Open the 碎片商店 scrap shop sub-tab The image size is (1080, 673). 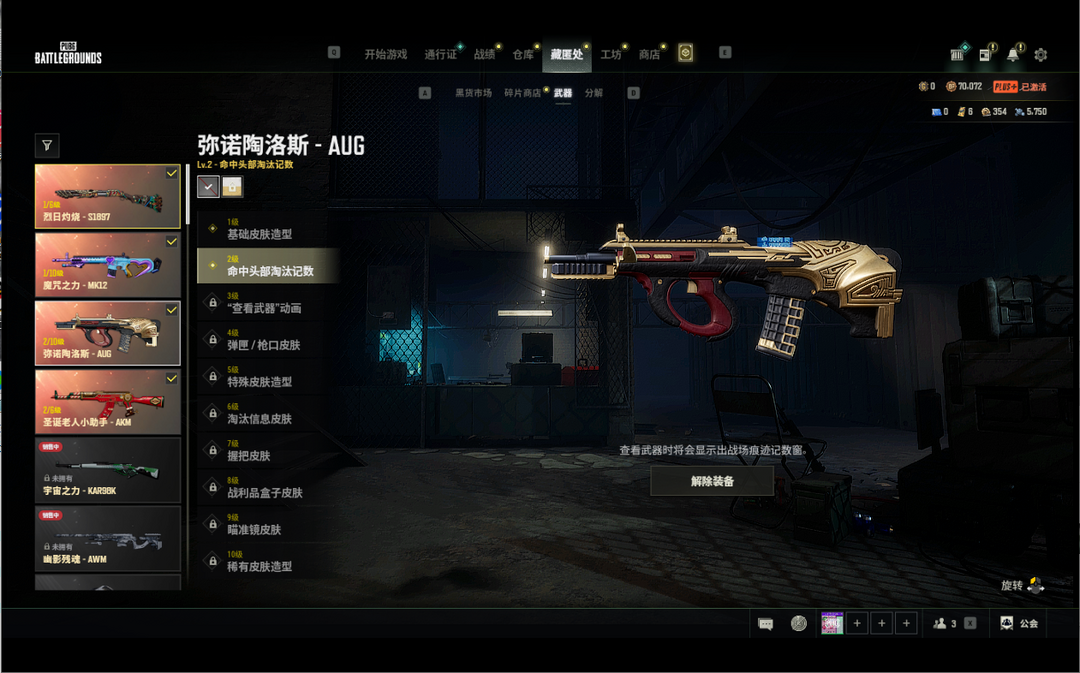(522, 93)
